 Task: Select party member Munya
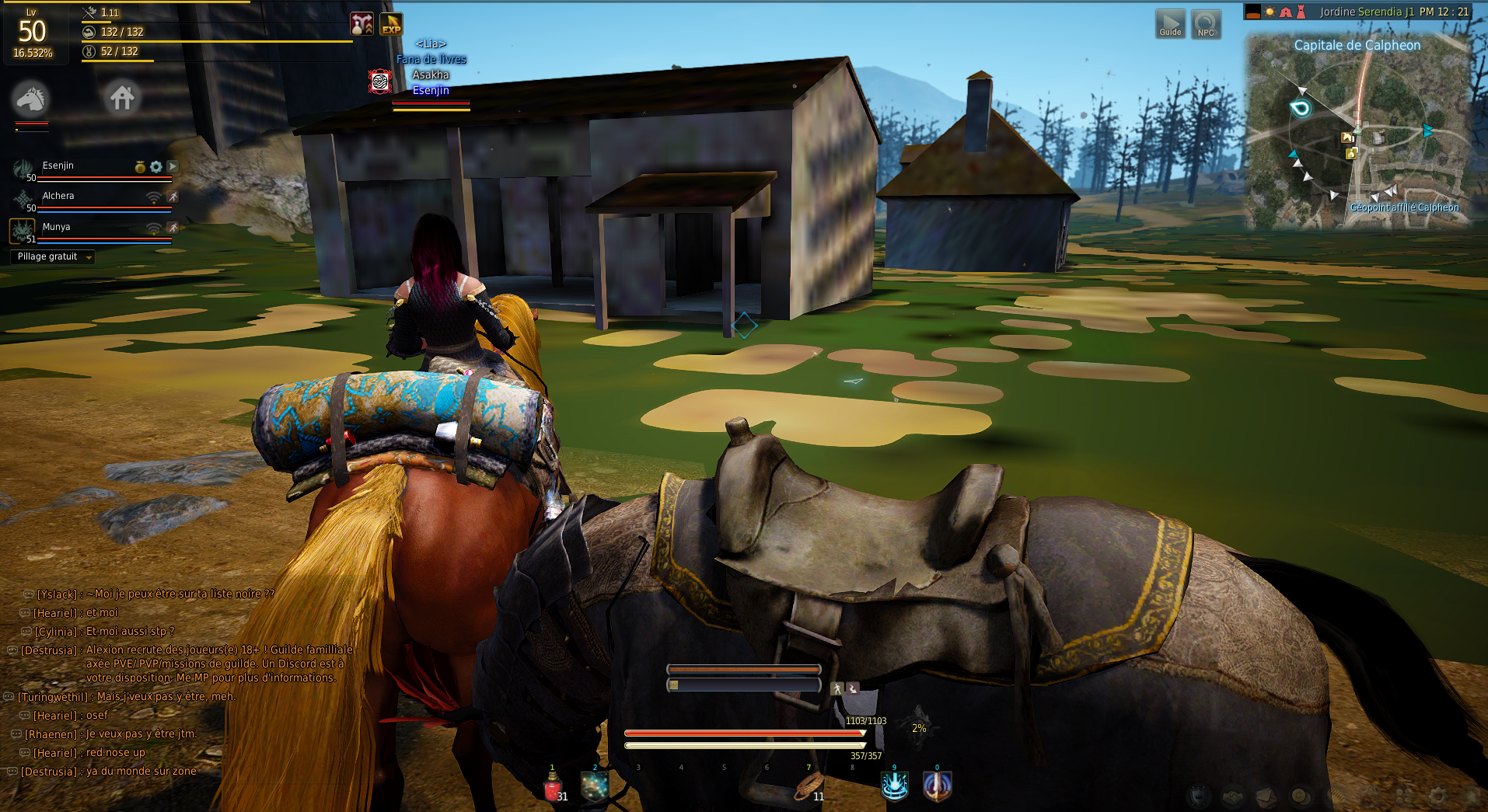(x=56, y=228)
